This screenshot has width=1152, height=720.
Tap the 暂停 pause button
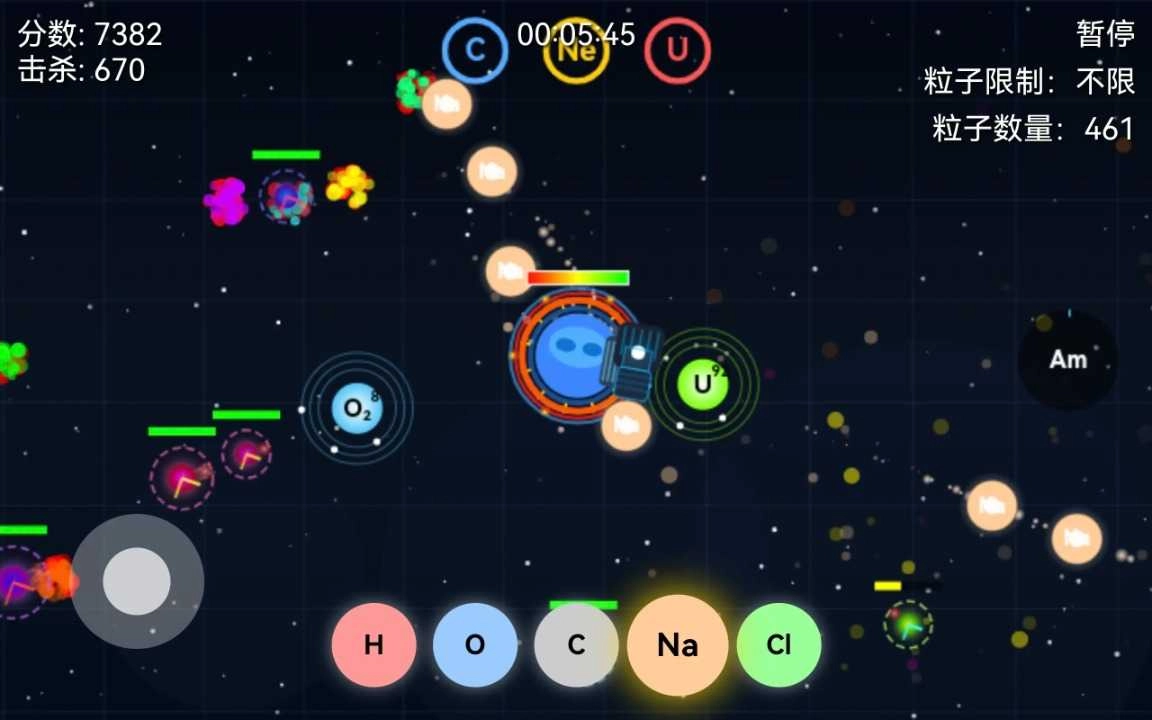1105,34
